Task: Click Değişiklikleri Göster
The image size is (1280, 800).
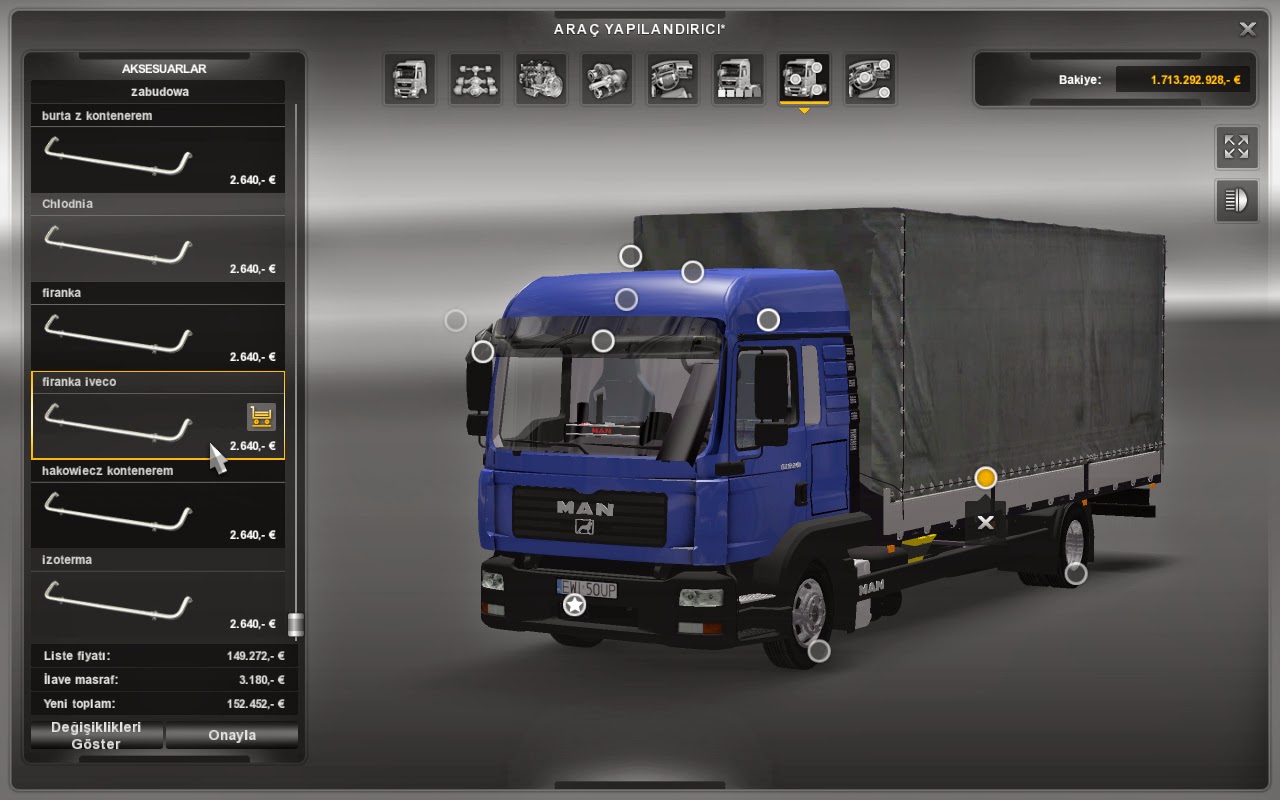Action: coord(95,736)
